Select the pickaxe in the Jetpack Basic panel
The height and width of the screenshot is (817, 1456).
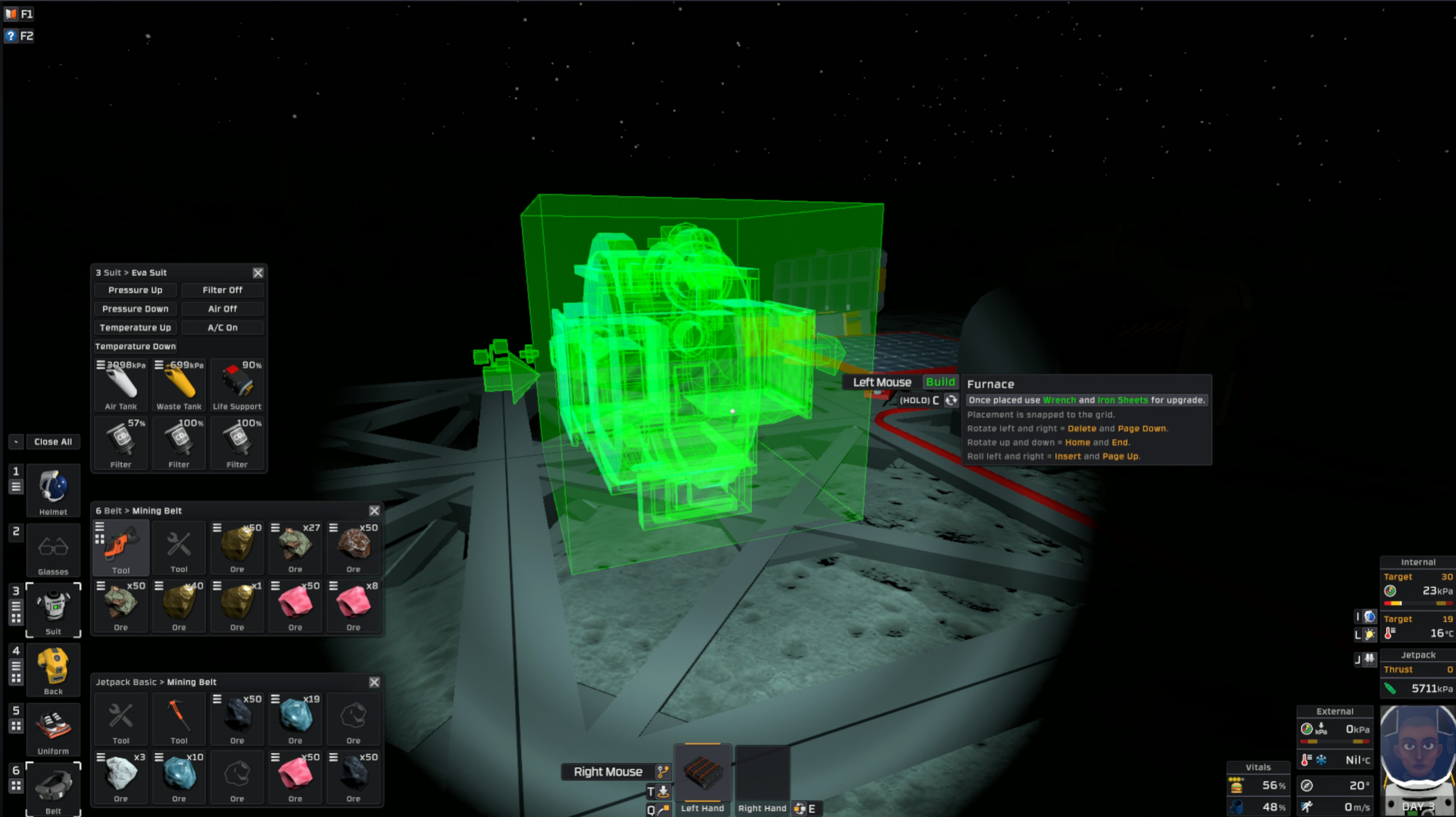tap(178, 718)
